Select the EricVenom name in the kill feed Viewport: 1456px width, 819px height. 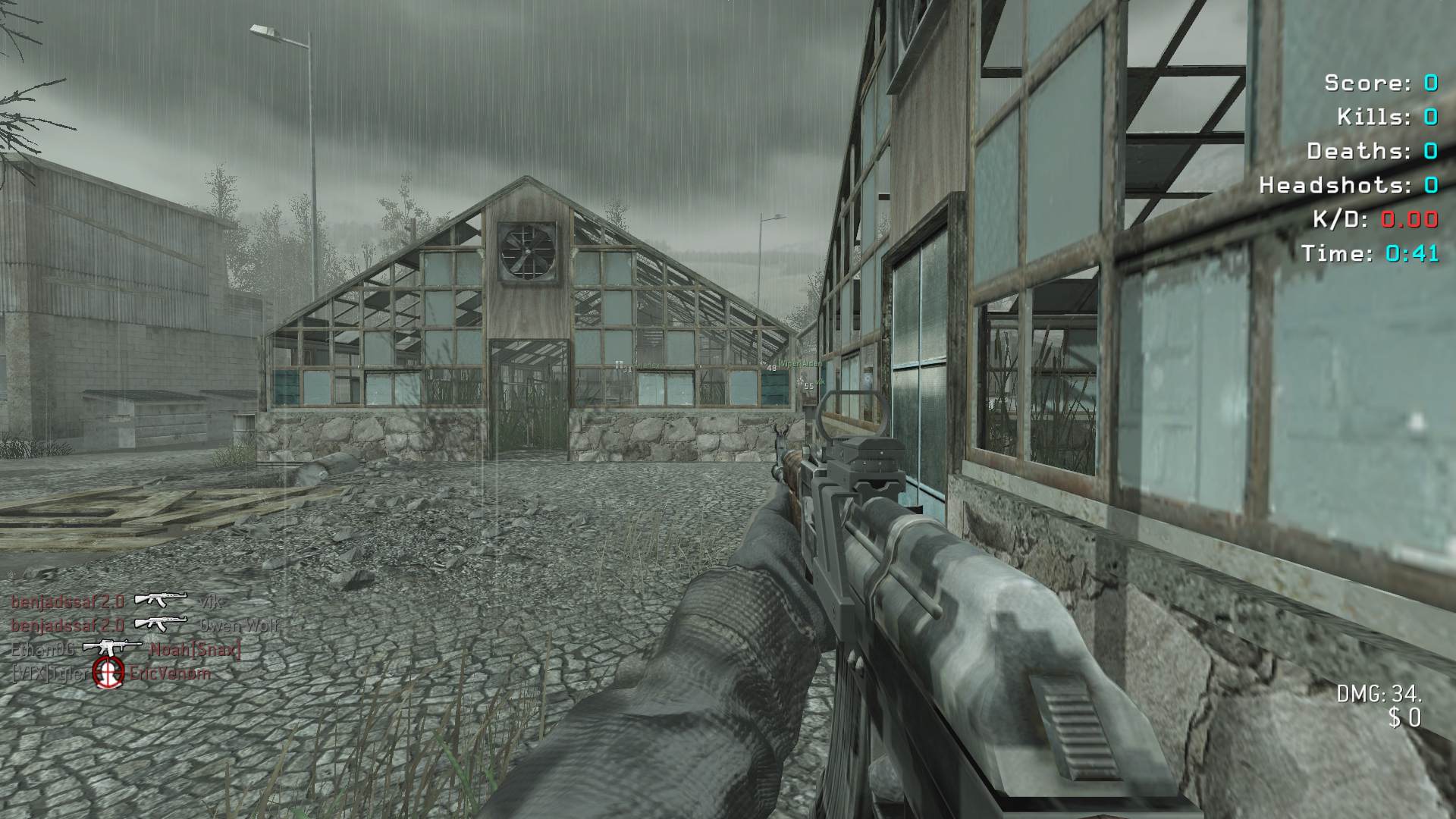click(171, 673)
